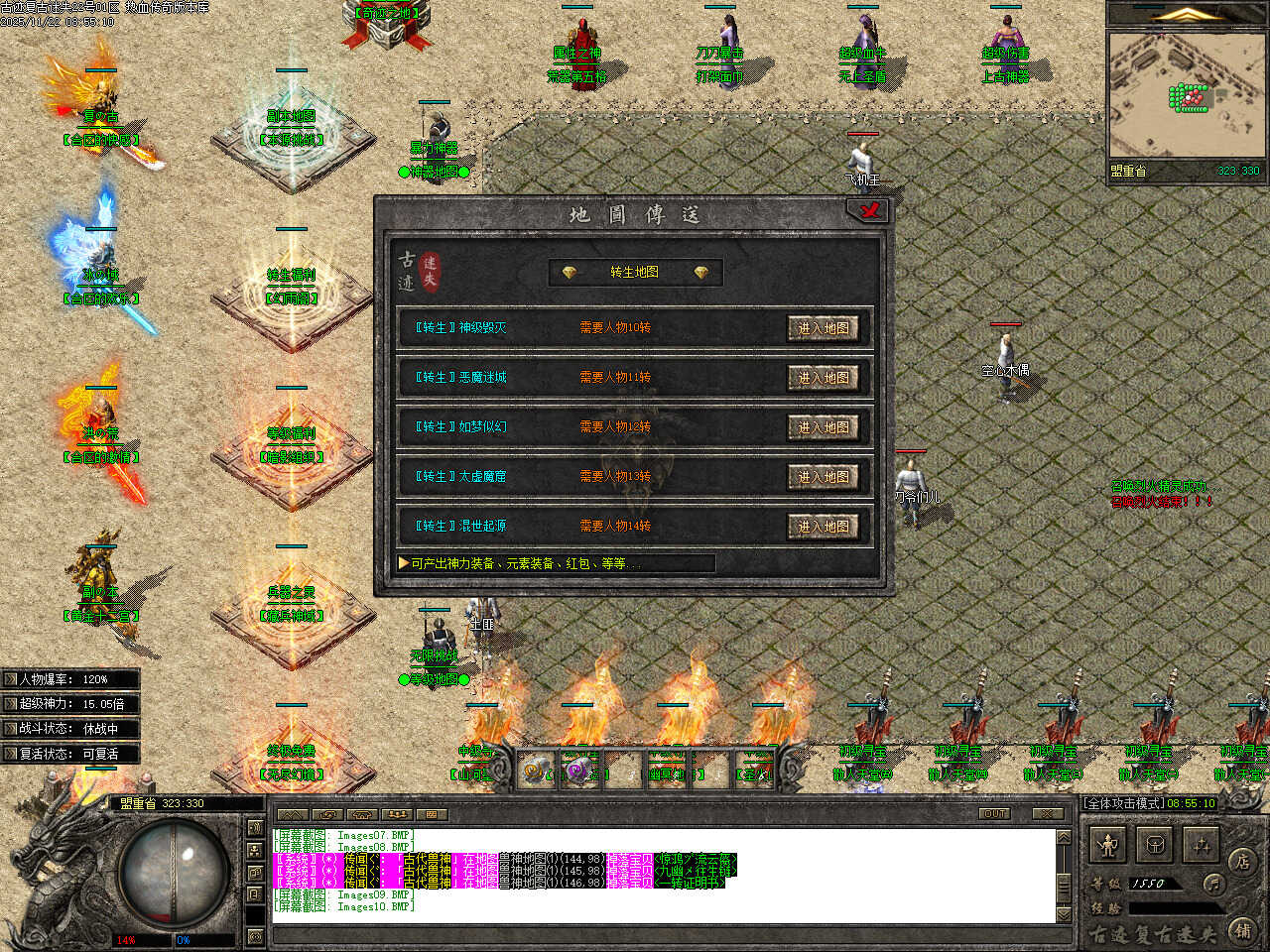Click the 店 shop button
1270x952 pixels.
click(1241, 862)
